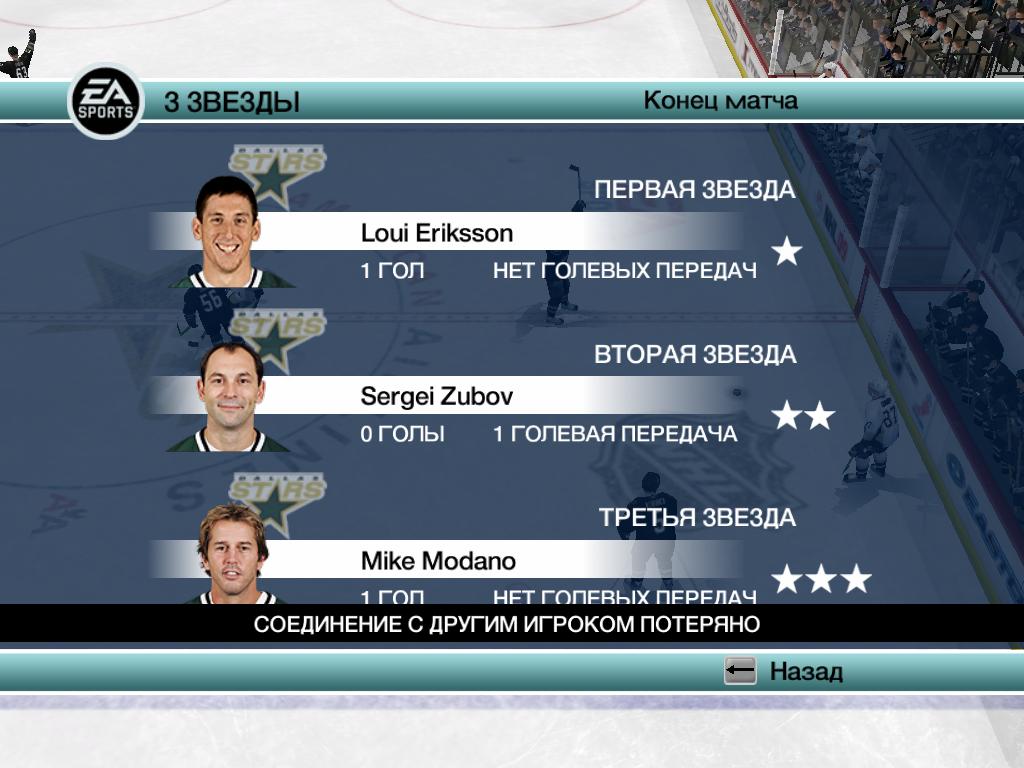Select the Loui Eriksson first star row
The width and height of the screenshot is (1024, 768).
pyautogui.click(x=437, y=234)
